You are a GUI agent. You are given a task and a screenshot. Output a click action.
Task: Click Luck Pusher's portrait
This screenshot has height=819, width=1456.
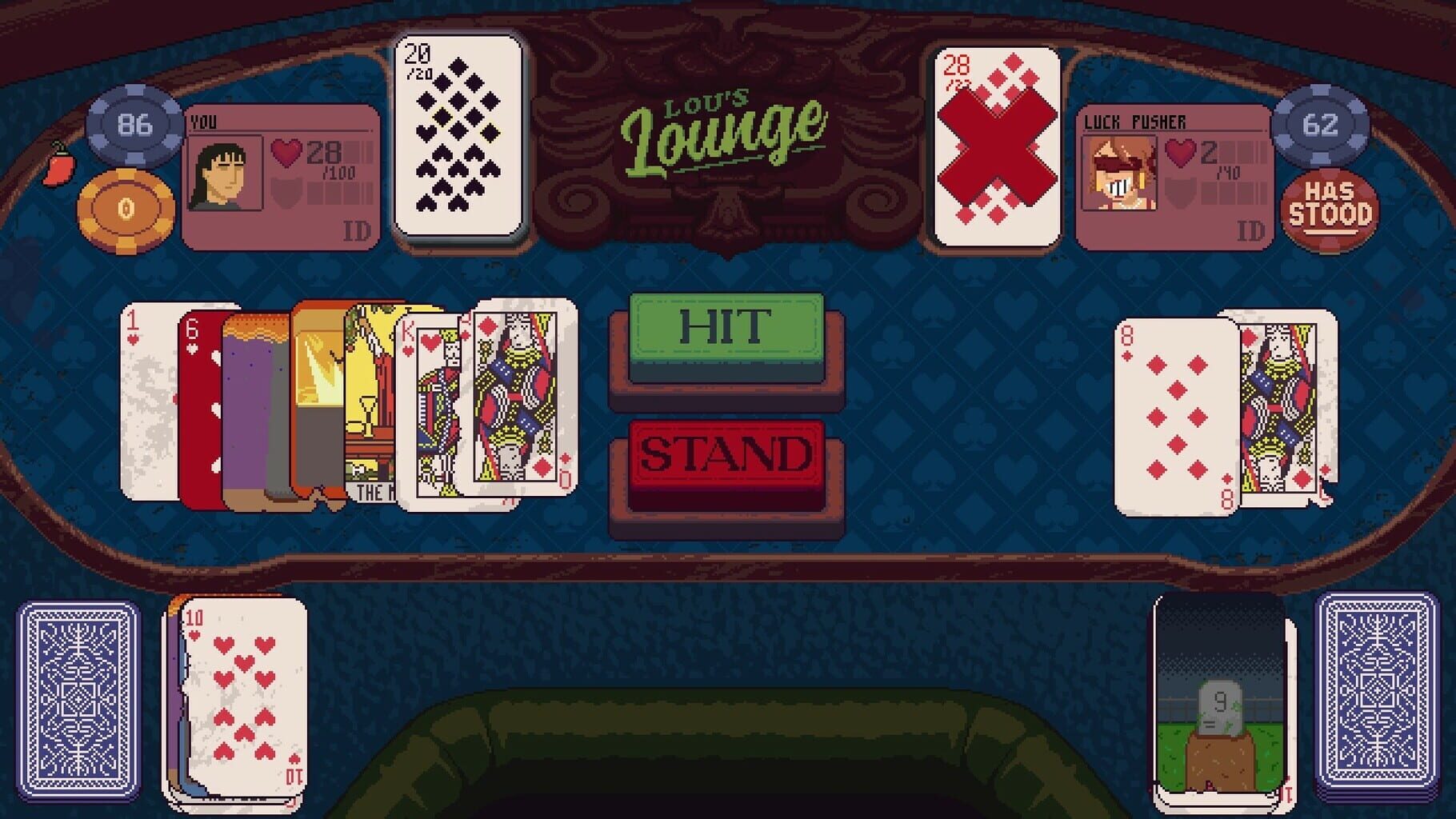[1117, 174]
